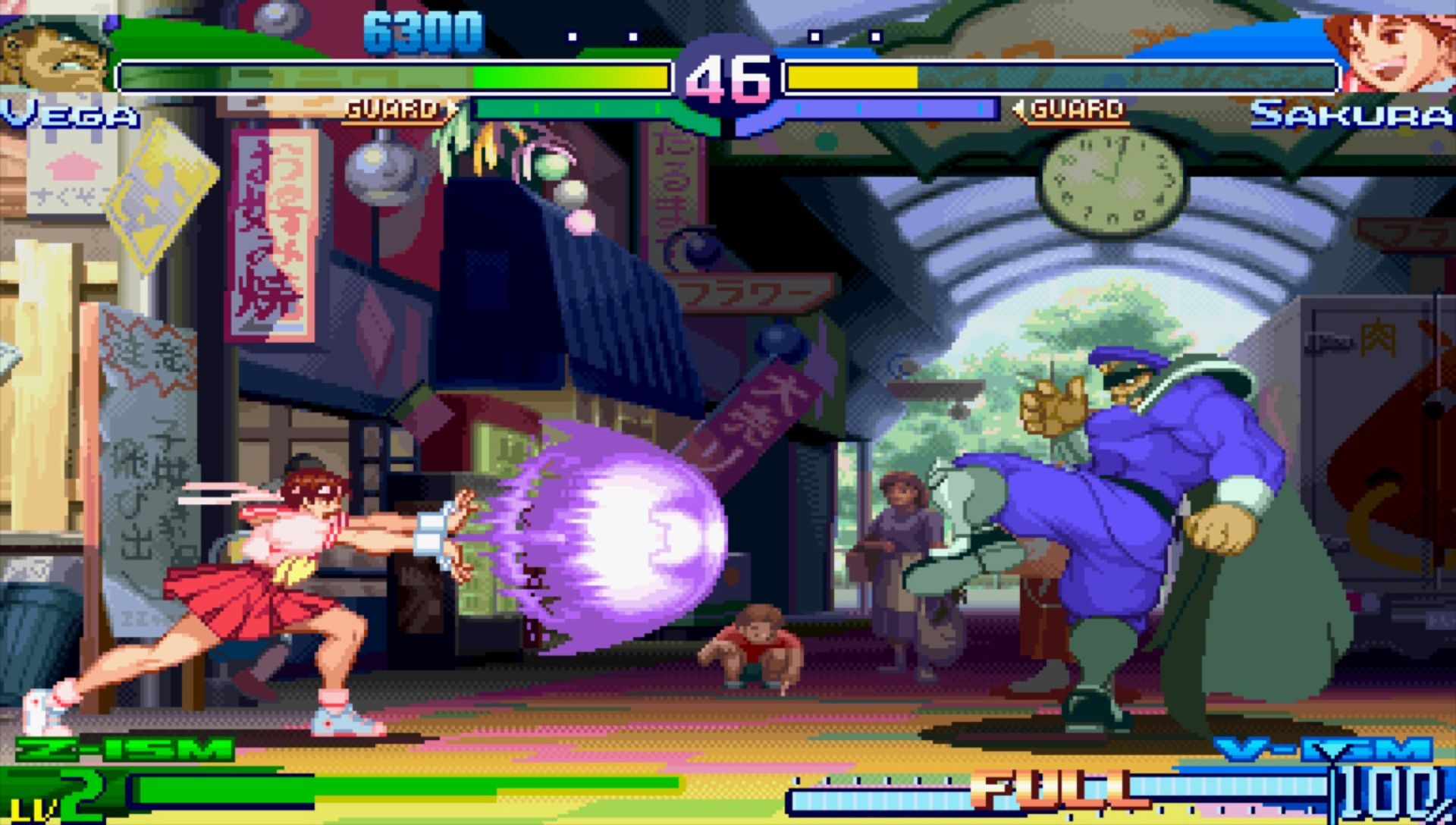Click the 6300 score display
The height and width of the screenshot is (825, 1456).
425,29
